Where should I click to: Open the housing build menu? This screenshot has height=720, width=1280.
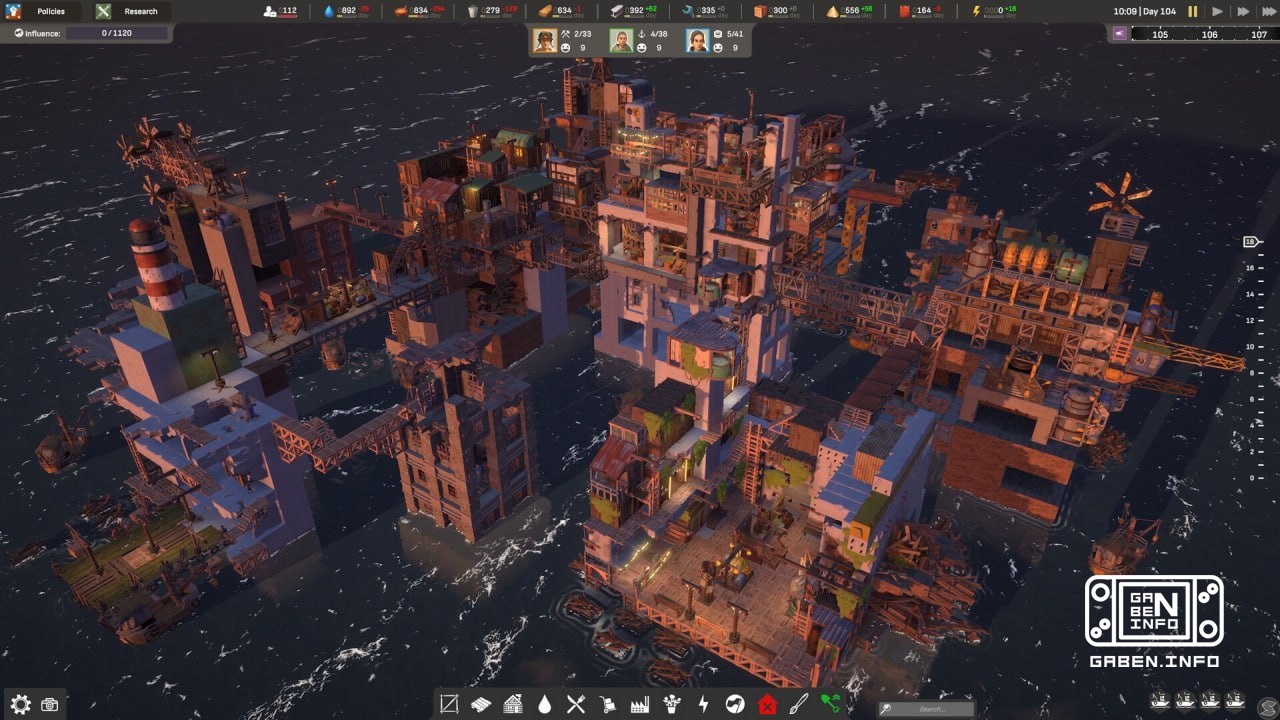(x=511, y=703)
